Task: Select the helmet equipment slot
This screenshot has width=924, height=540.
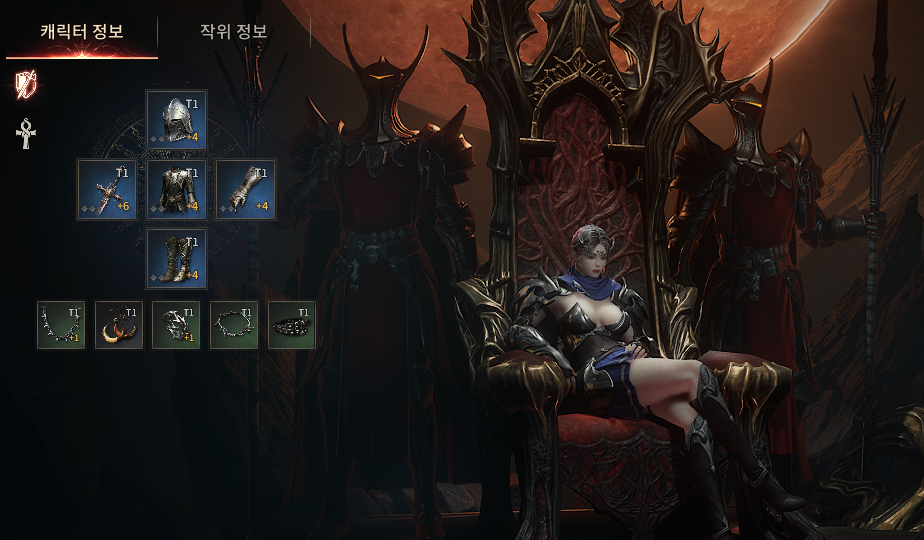Action: tap(176, 120)
